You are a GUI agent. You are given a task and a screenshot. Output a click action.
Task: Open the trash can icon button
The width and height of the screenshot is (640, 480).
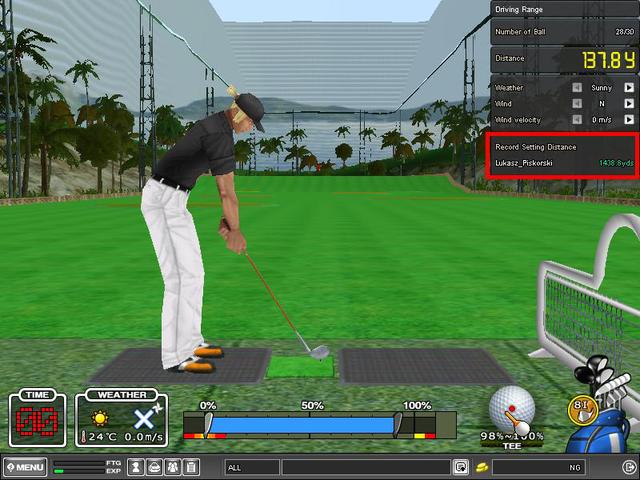tap(191, 467)
